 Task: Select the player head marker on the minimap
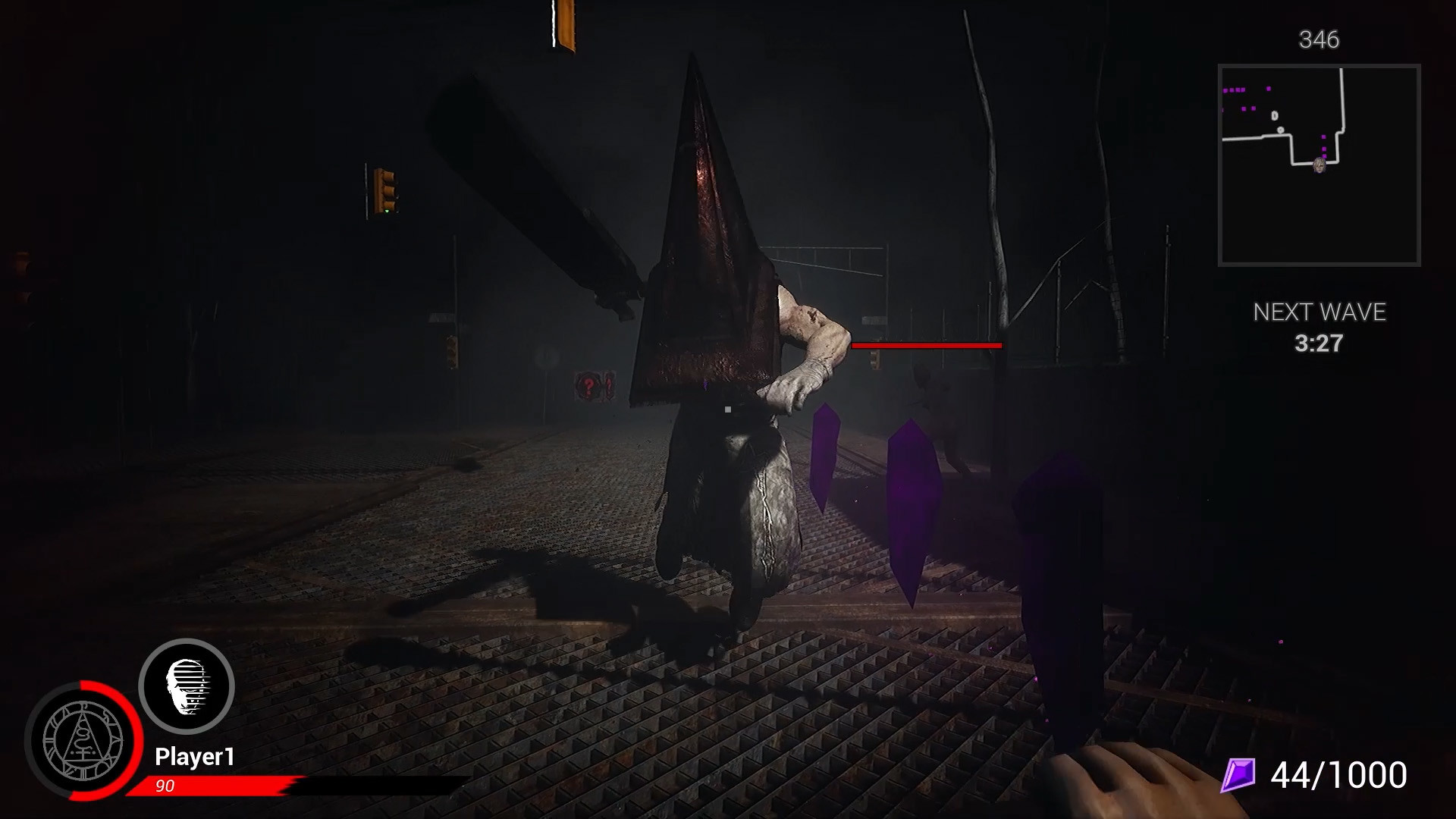pos(1319,166)
